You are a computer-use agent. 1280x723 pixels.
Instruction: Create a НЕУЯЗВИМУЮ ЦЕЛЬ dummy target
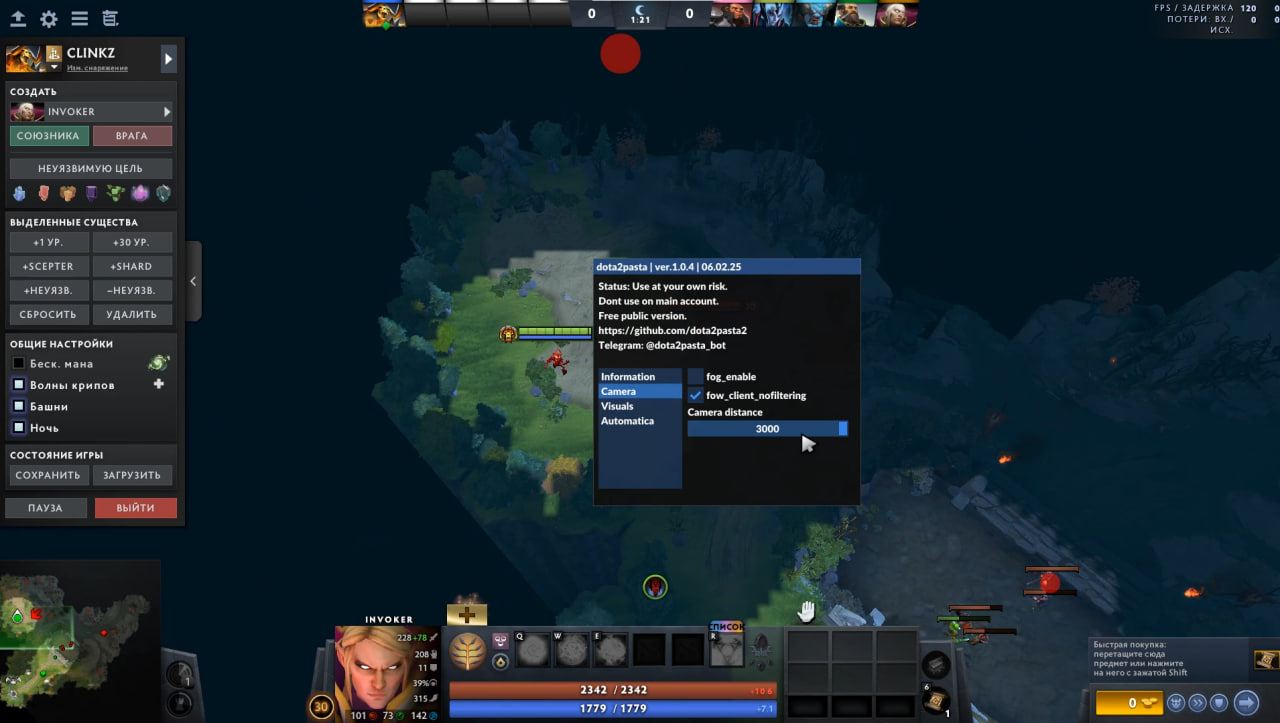click(91, 169)
